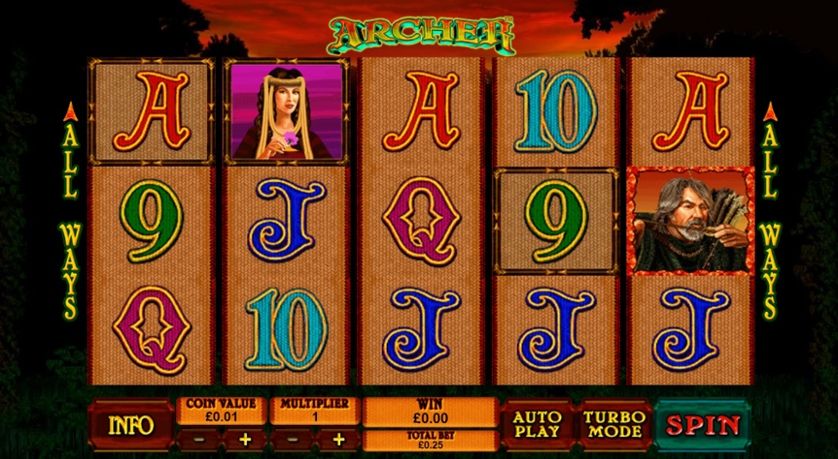Lower the multiplier
The image size is (838, 459).
click(290, 438)
